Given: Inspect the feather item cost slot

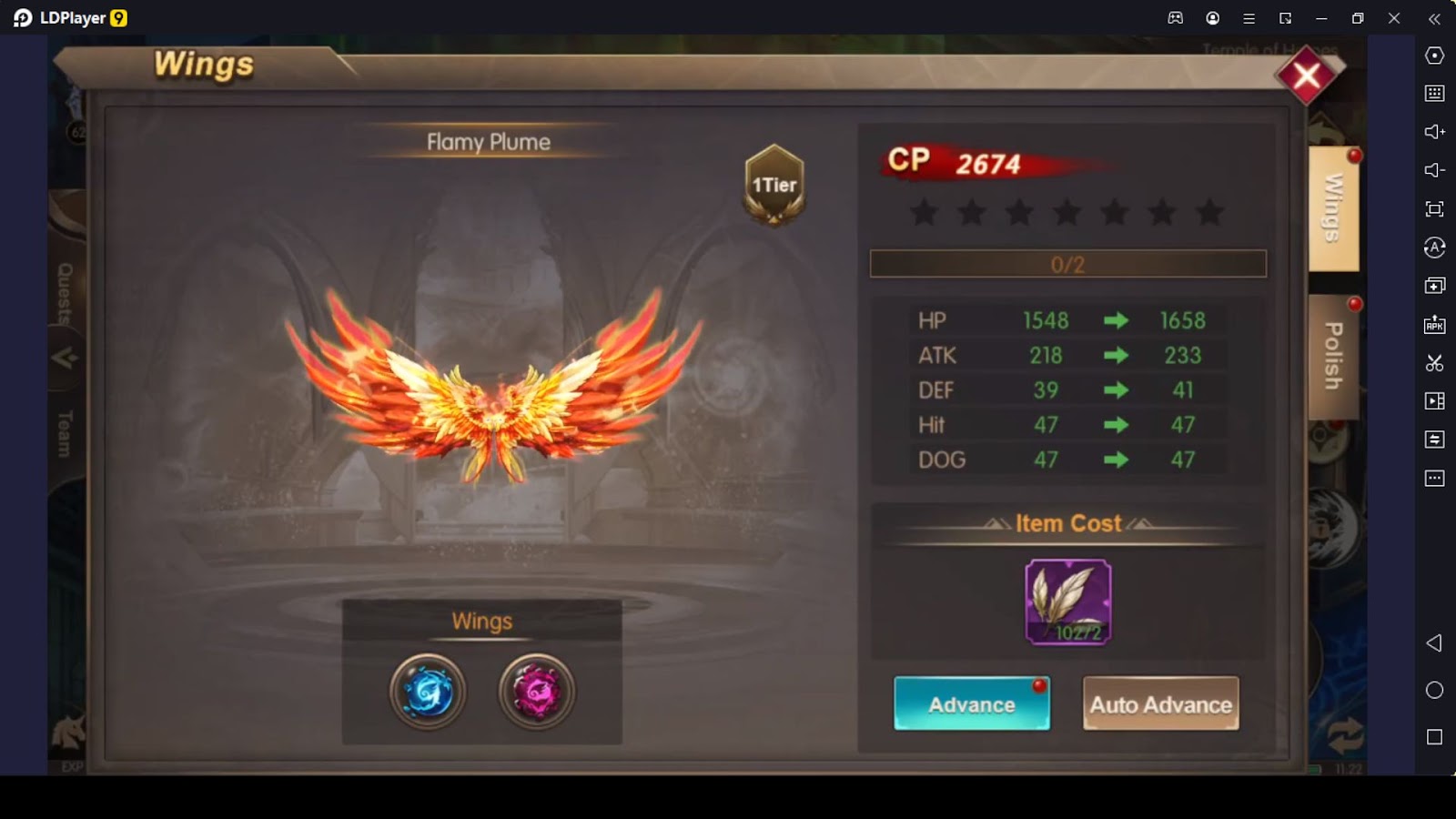Looking at the screenshot, I should coord(1068,602).
